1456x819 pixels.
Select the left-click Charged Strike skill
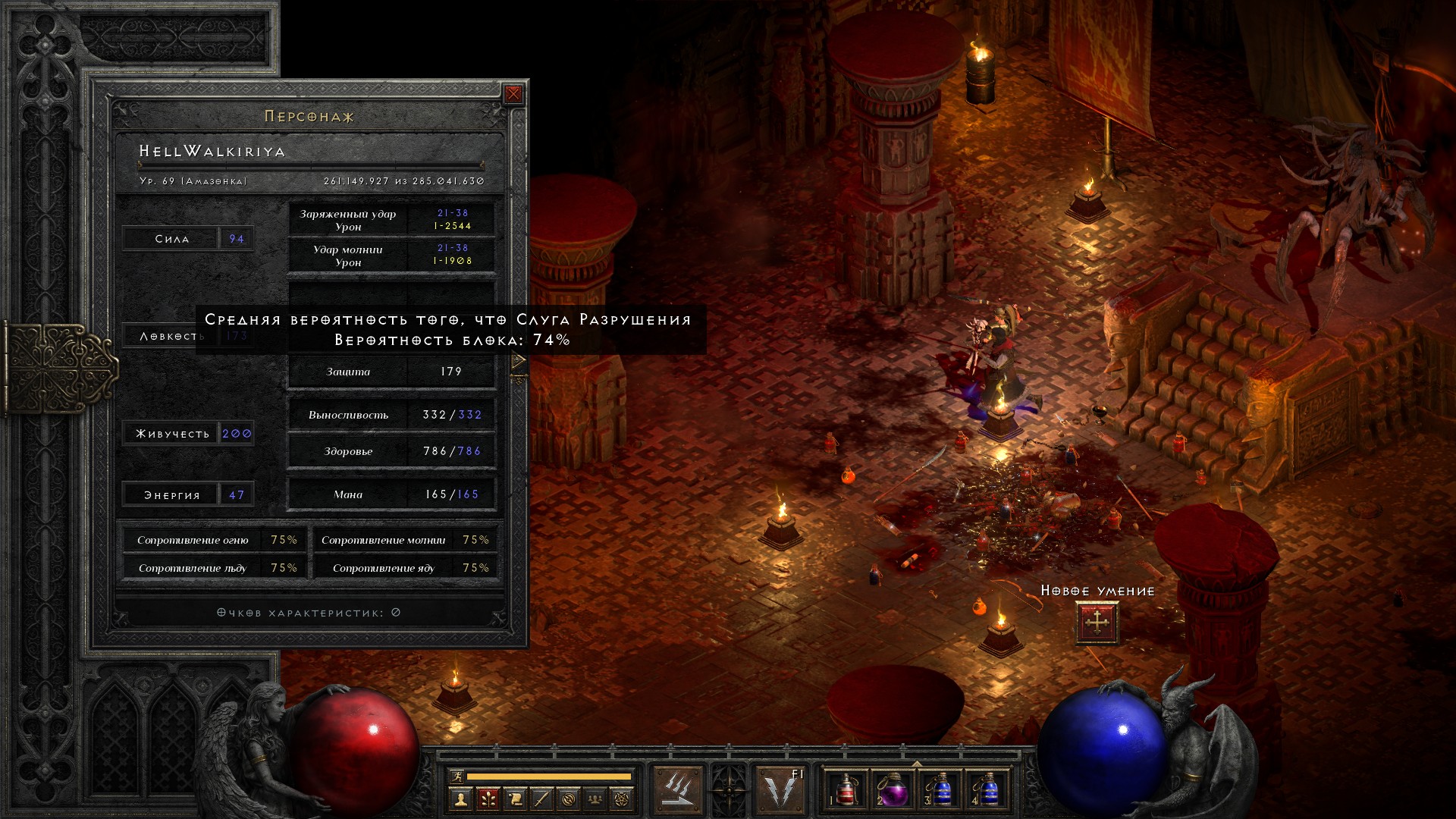677,789
